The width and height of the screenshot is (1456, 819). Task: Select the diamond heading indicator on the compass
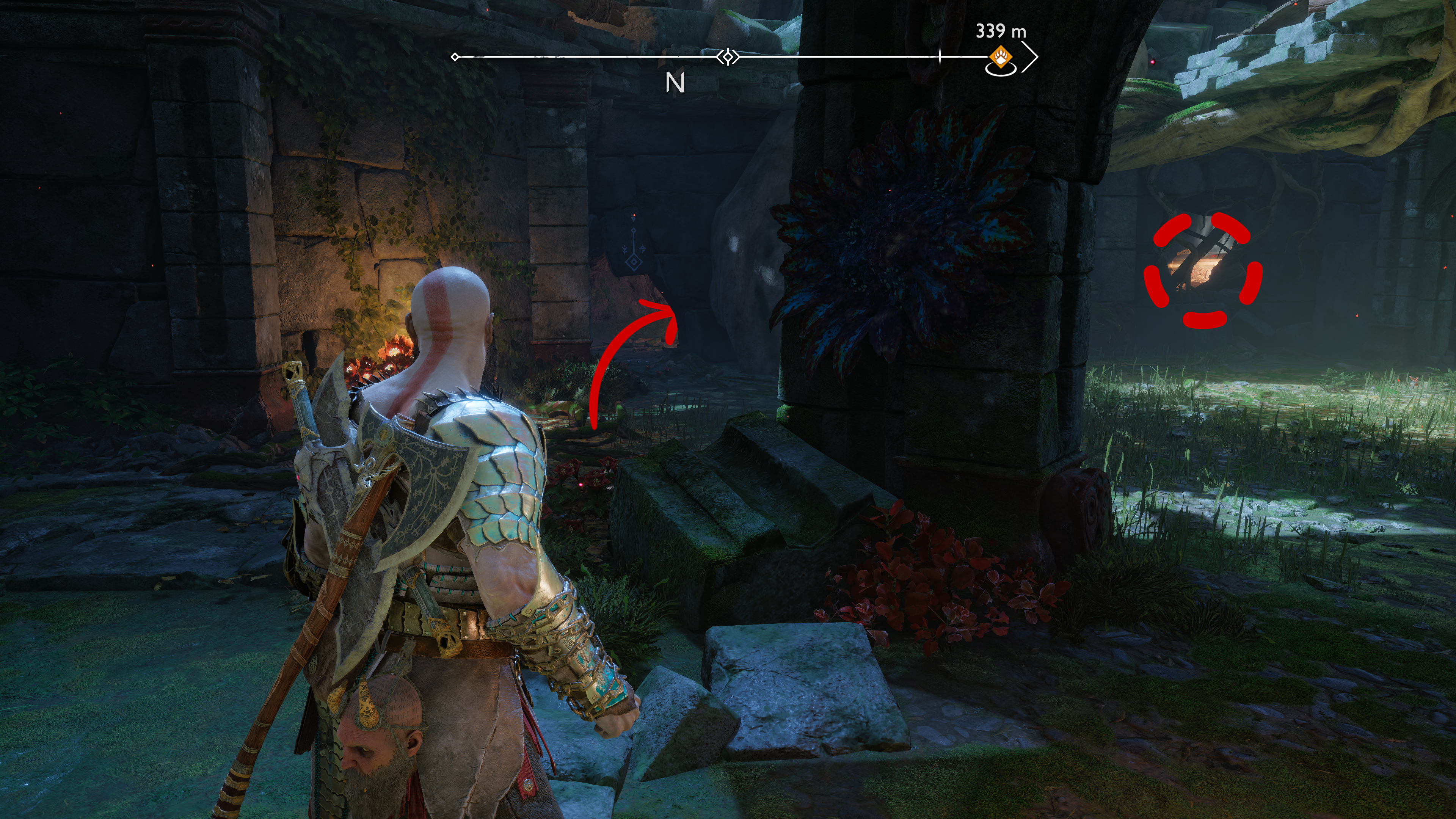point(728,57)
